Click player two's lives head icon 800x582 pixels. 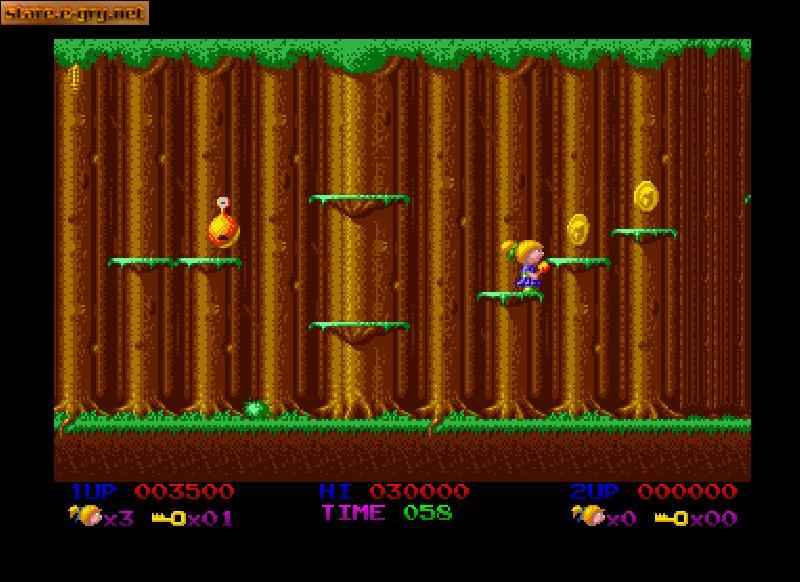(588, 516)
